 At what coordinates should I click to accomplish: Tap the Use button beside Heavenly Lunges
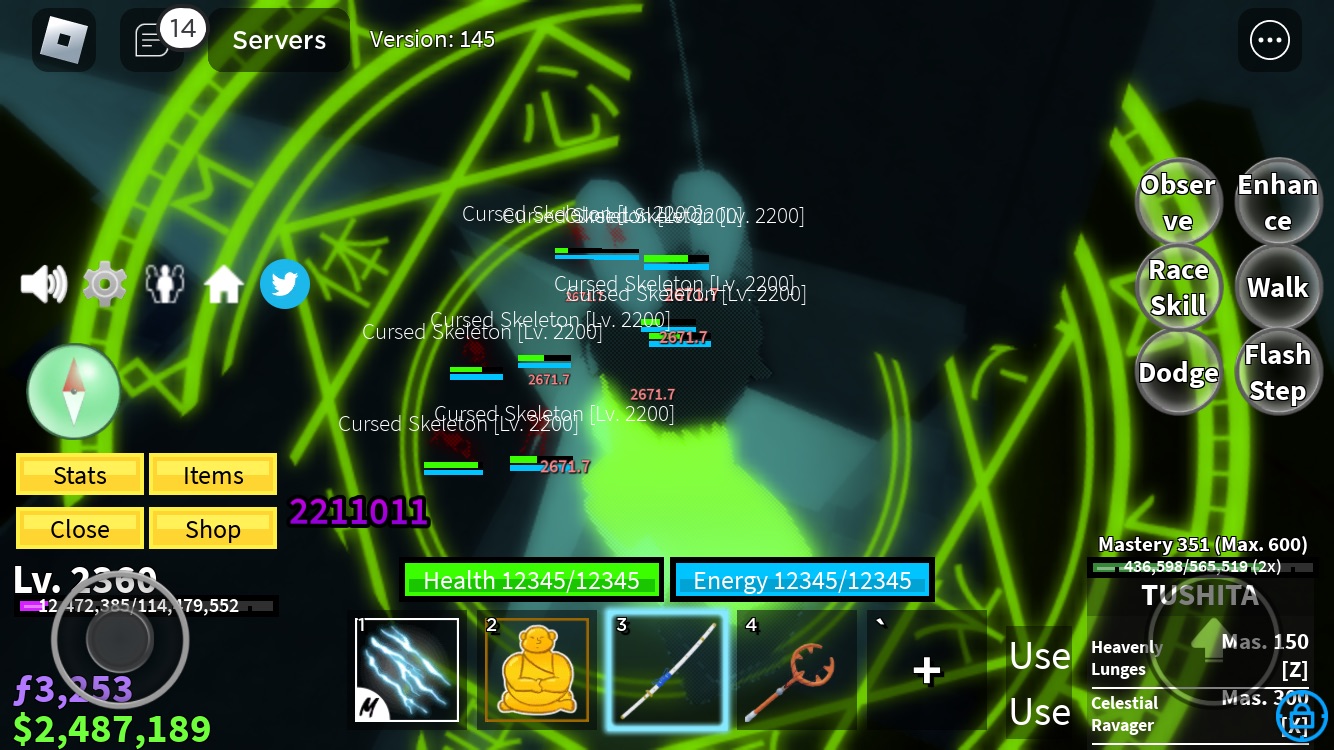tap(1039, 655)
